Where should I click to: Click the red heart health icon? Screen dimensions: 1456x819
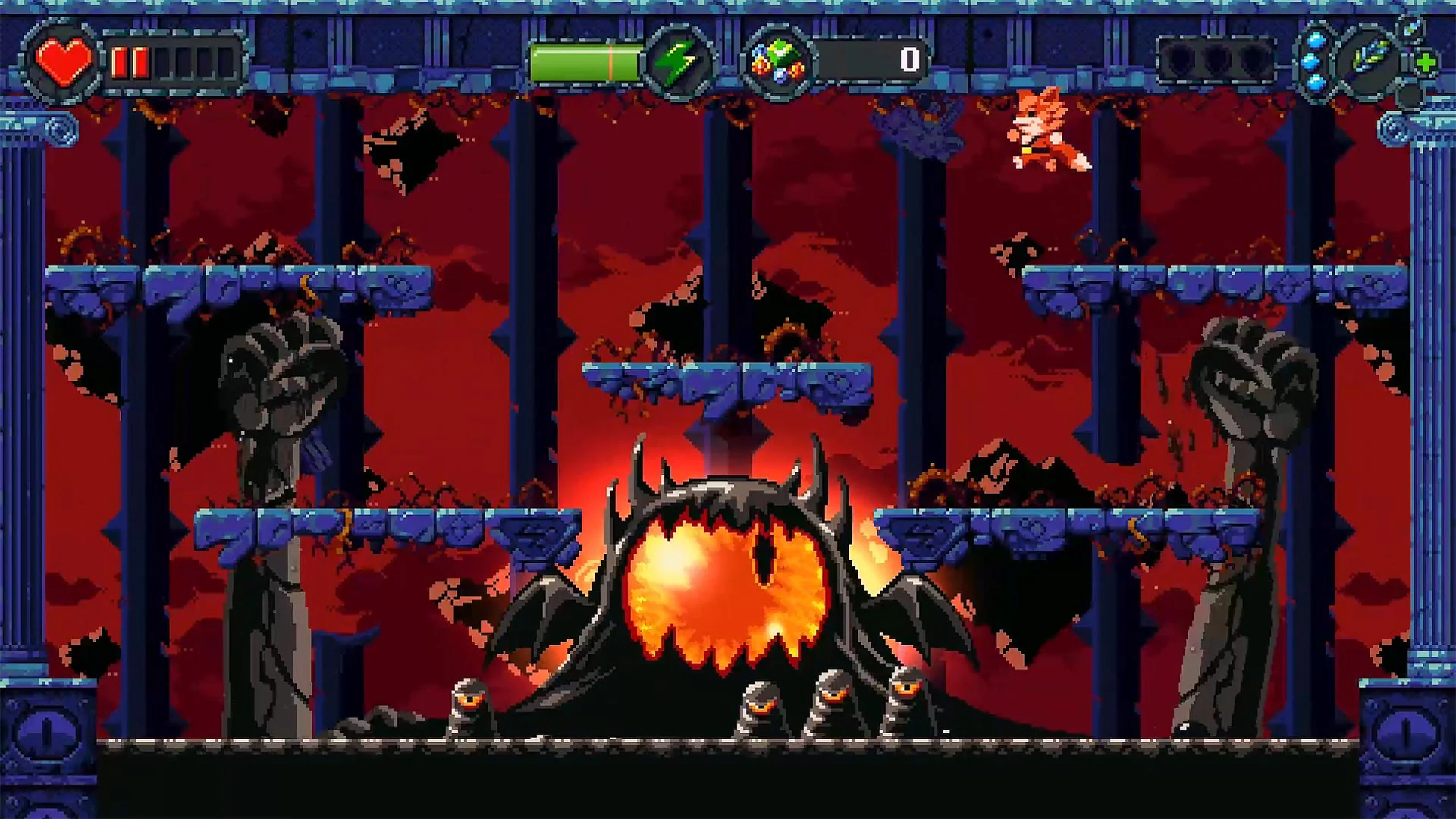pos(63,59)
